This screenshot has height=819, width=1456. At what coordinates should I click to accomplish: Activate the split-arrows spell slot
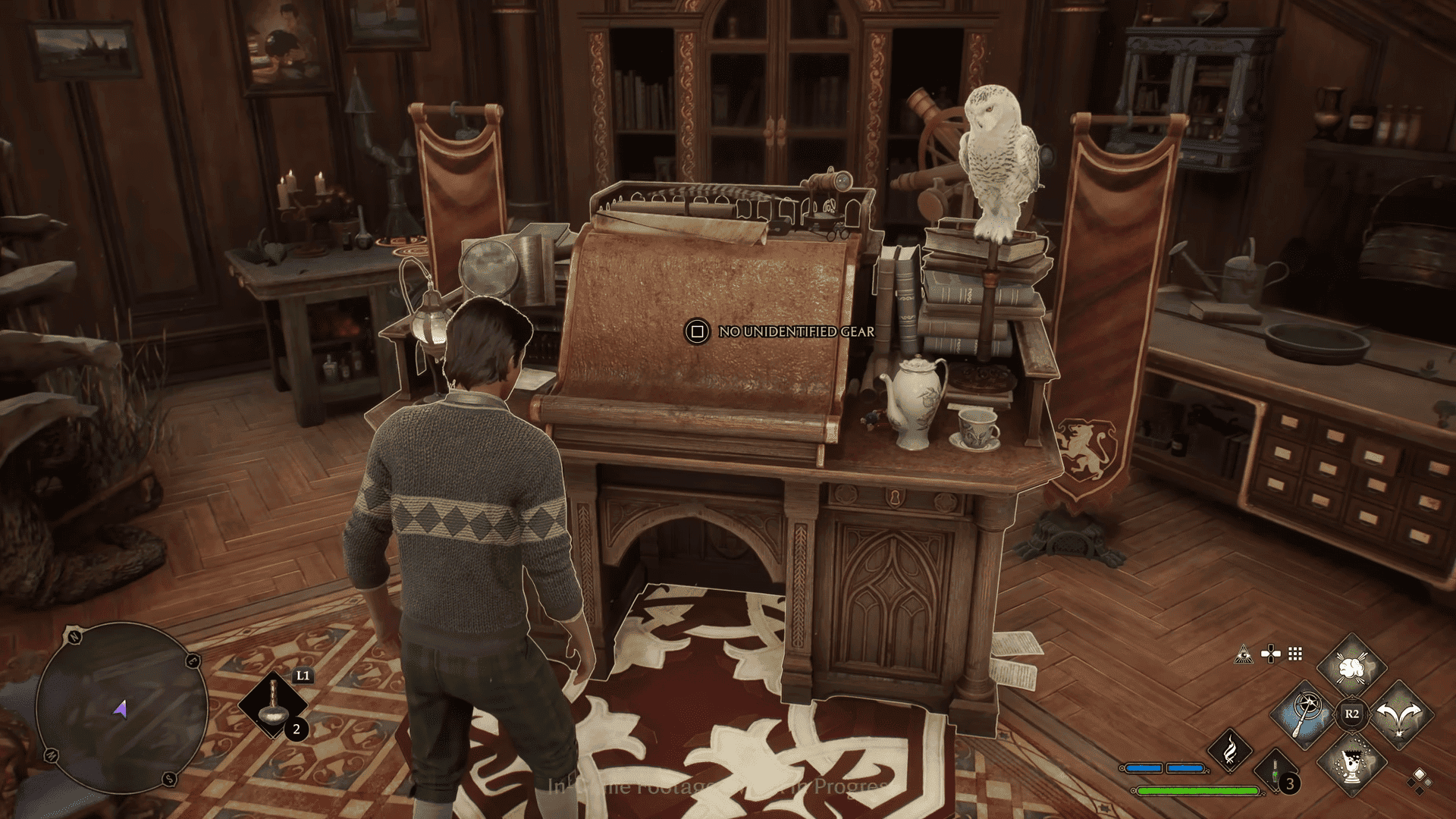[1399, 714]
